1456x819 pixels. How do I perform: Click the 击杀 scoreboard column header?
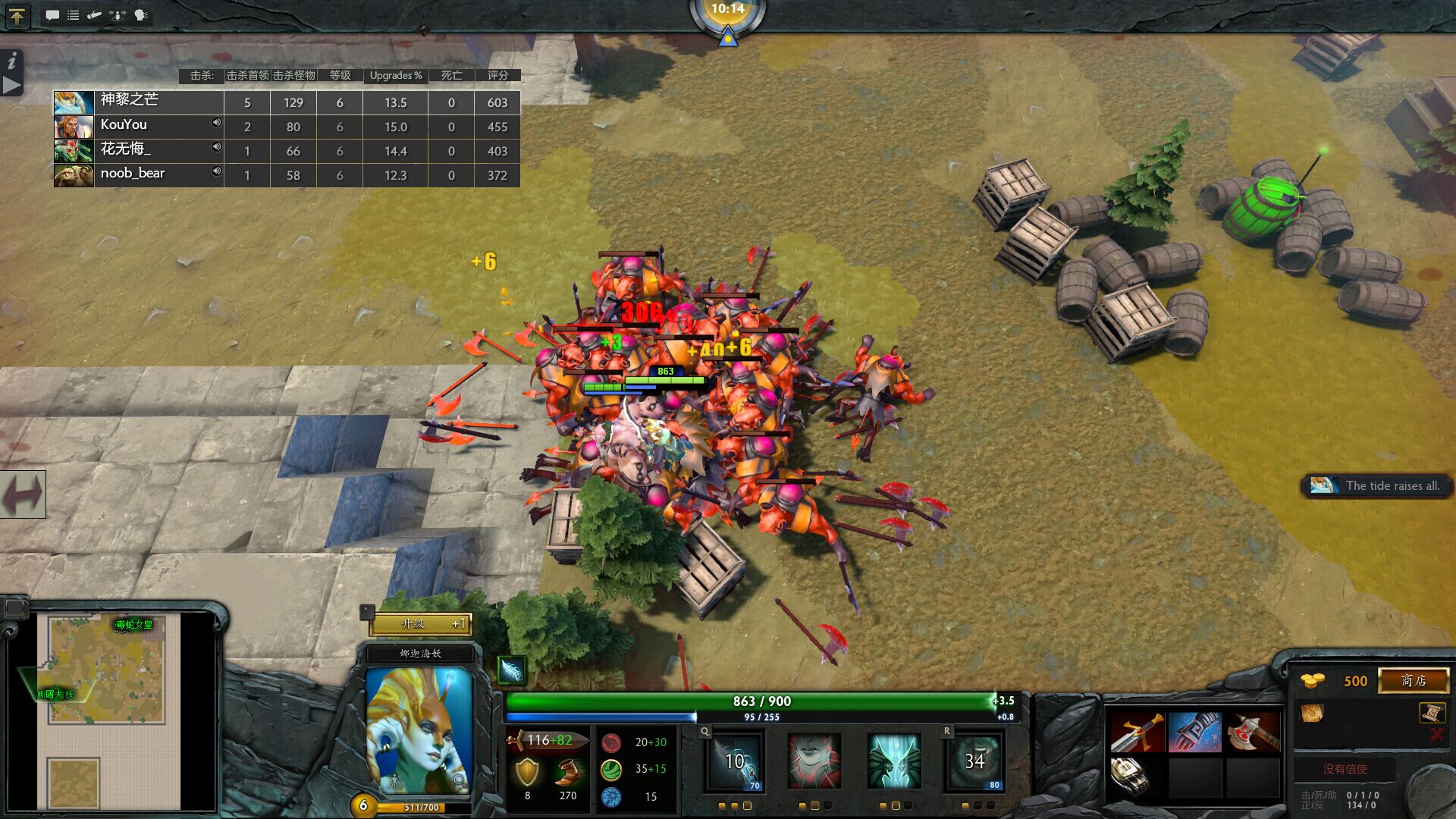coord(202,75)
